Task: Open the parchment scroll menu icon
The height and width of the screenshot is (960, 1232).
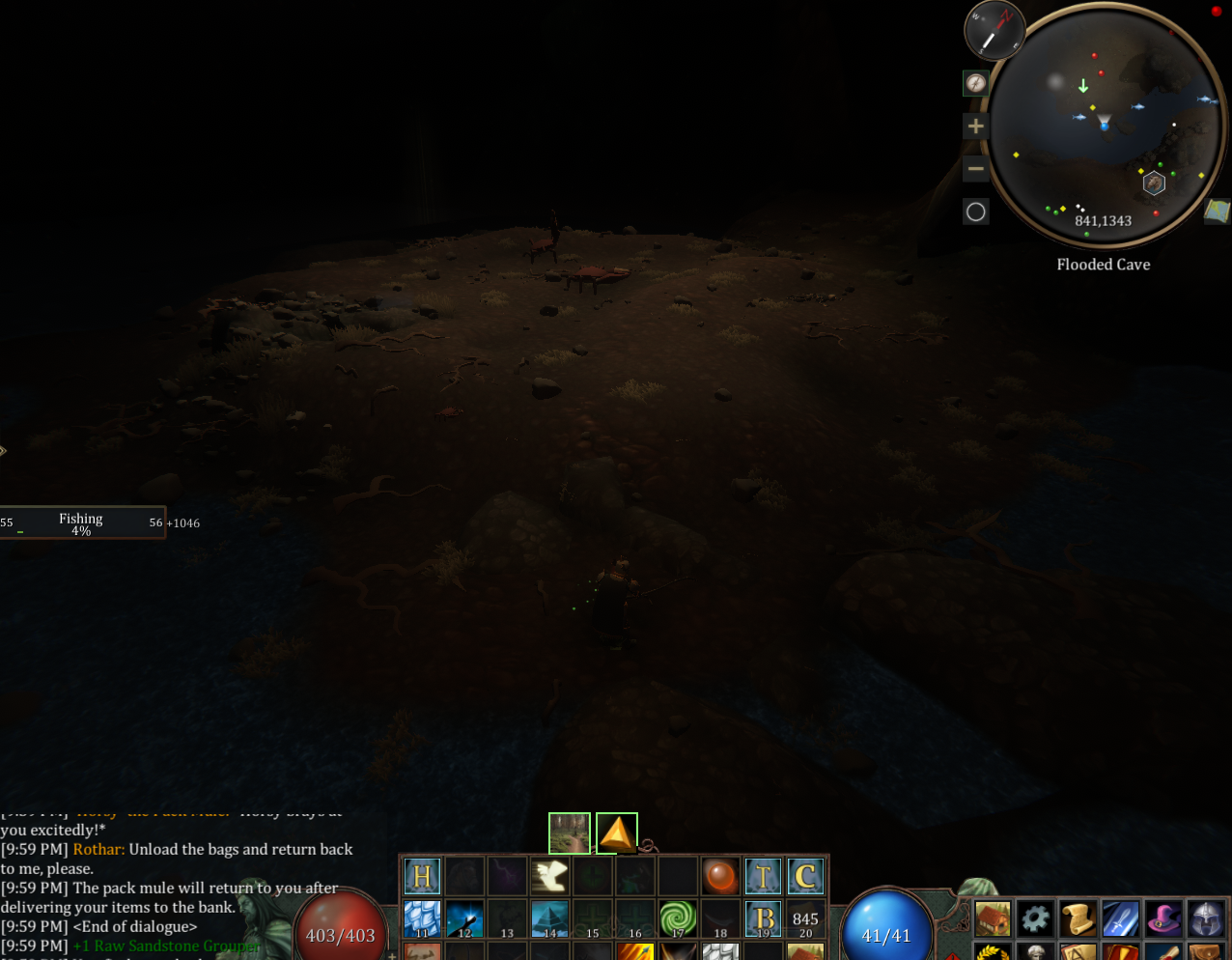Action: tap(1078, 918)
